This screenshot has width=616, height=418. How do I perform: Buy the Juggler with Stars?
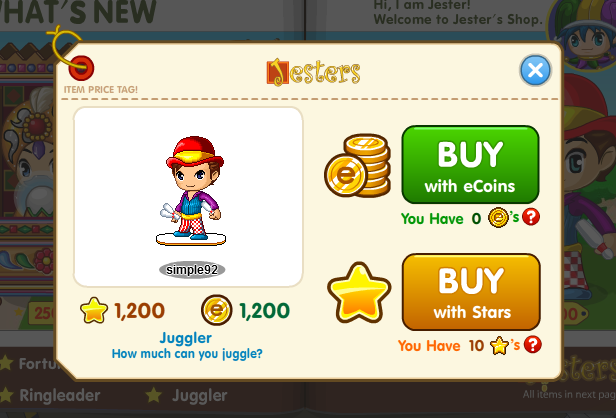pos(470,291)
